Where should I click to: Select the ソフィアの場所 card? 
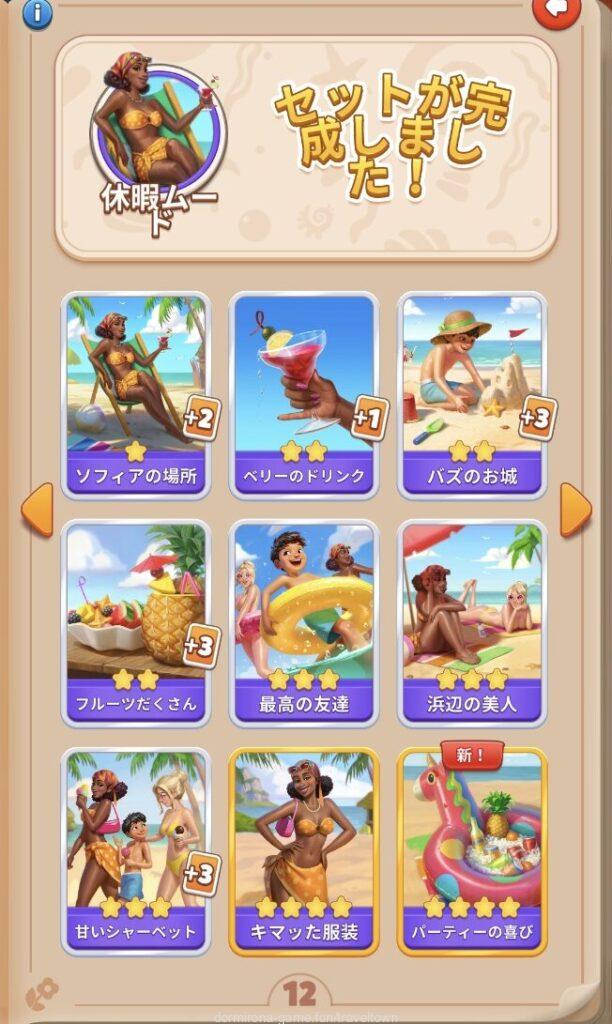click(x=136, y=394)
